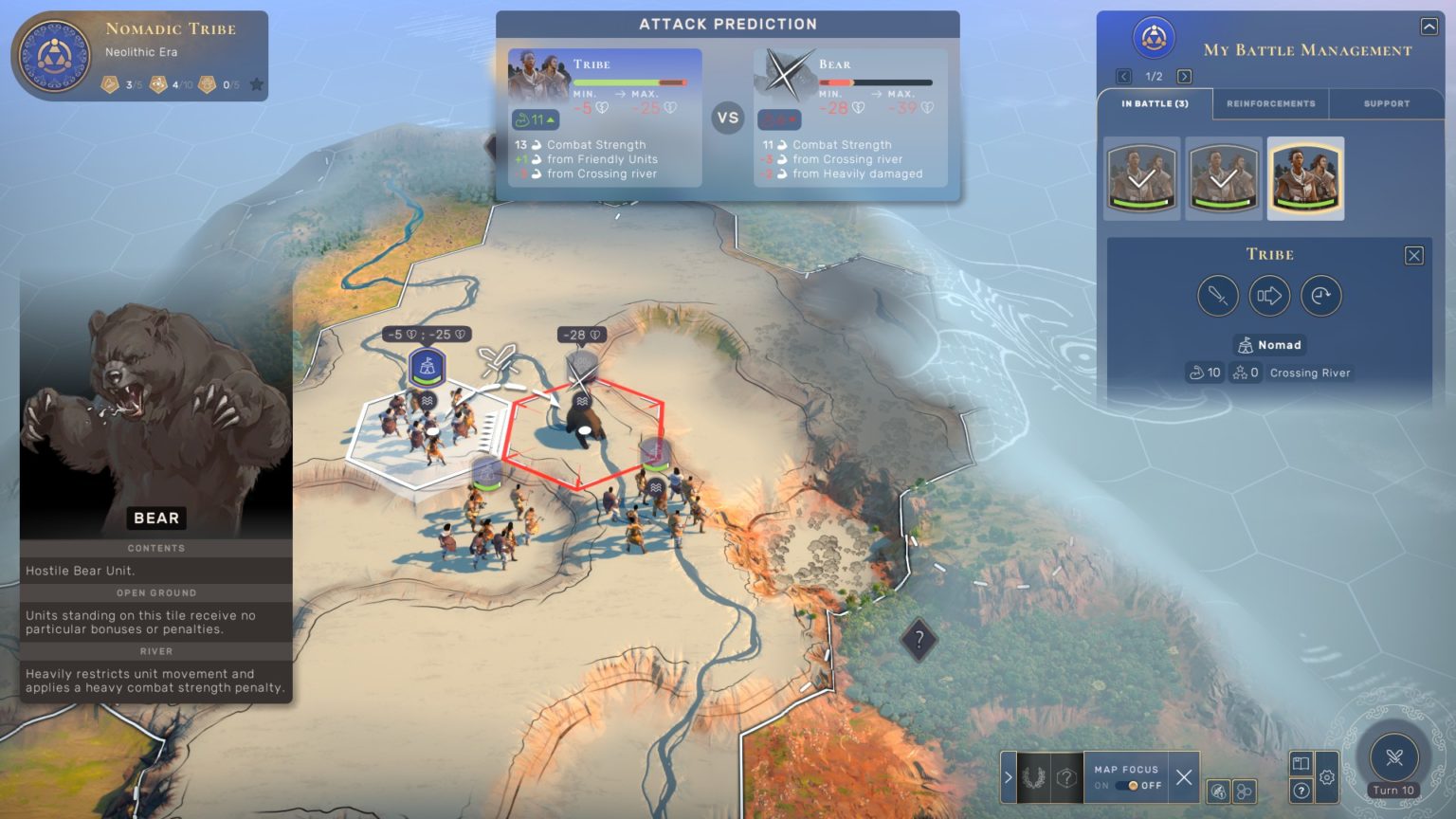The width and height of the screenshot is (1456, 819).
Task: Open the settings gear menu
Action: pyautogui.click(x=1327, y=777)
